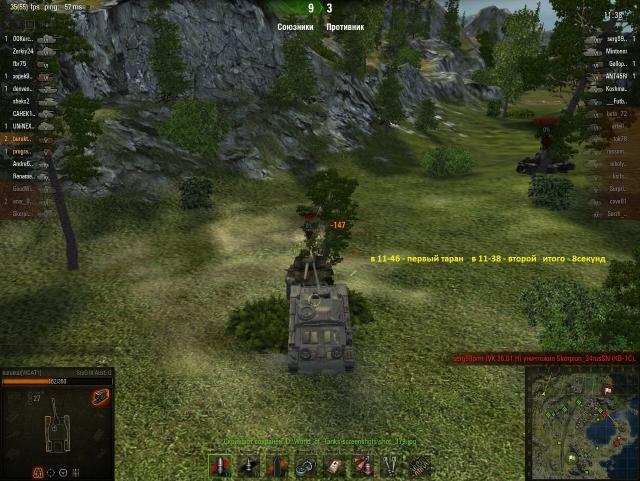
Task: Select enemy player ANT45RF in the roster
Action: coord(616,76)
